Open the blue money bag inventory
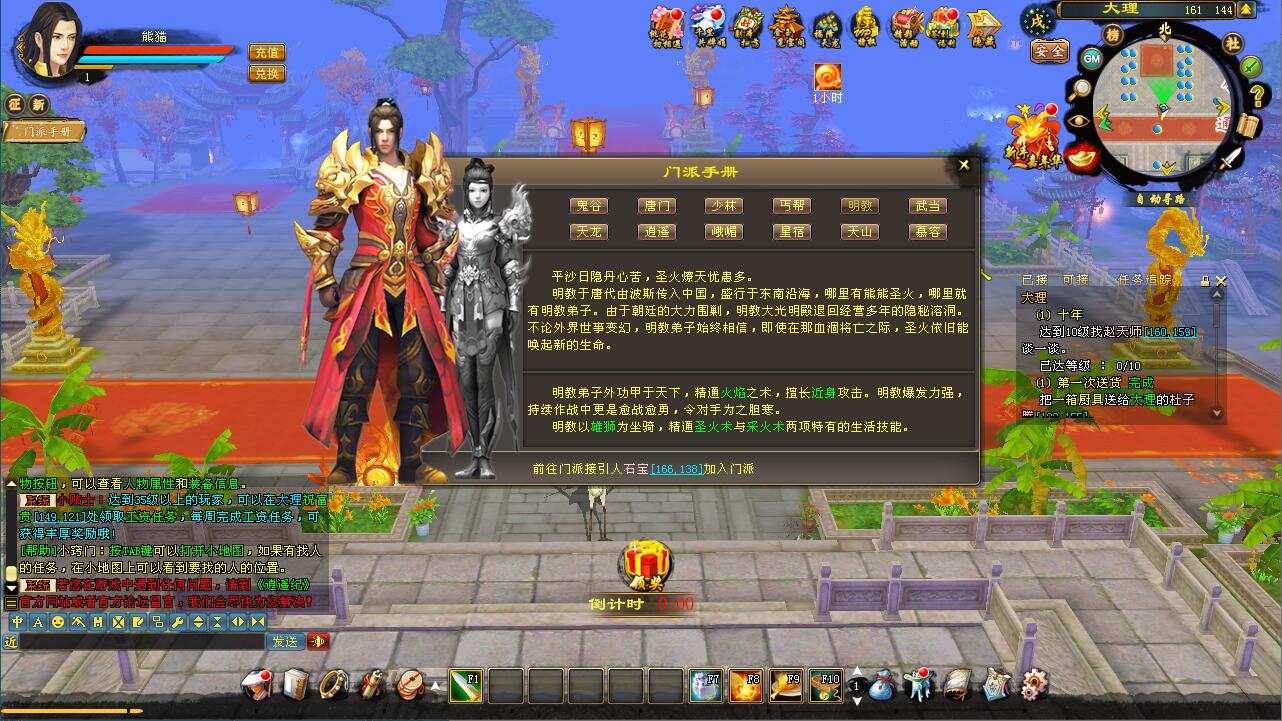 tap(882, 685)
